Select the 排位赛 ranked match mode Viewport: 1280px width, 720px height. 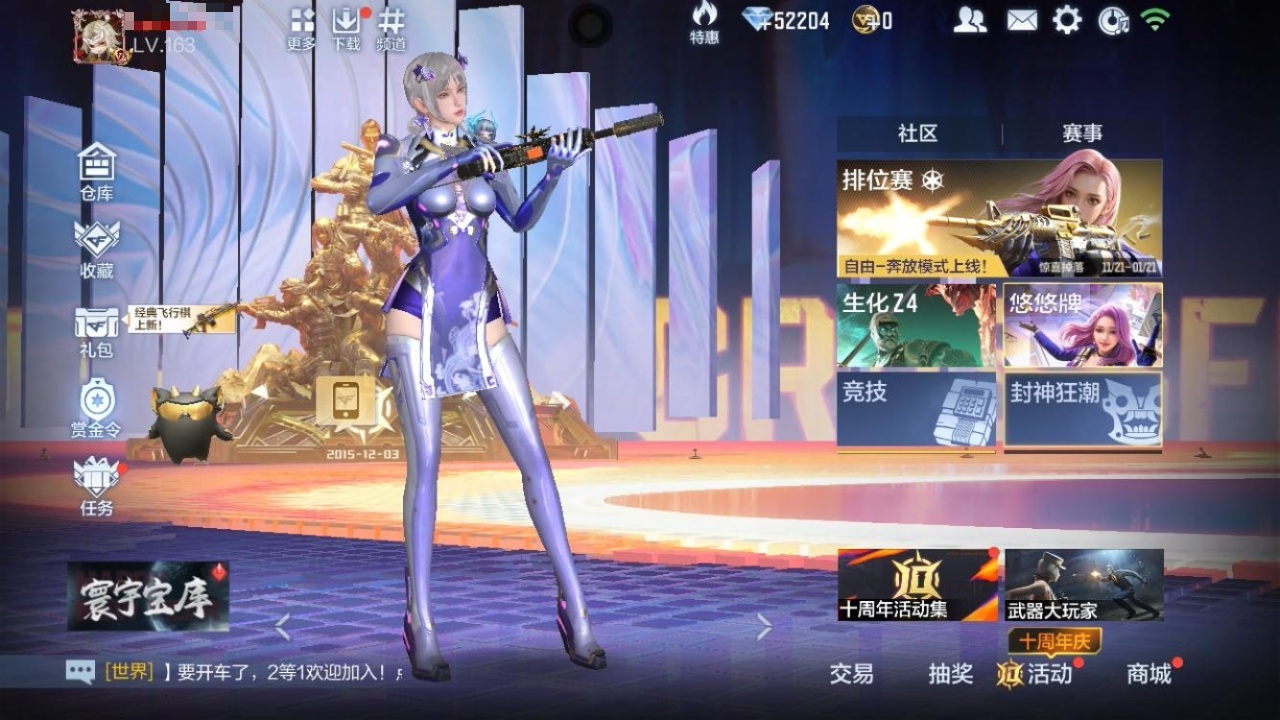(999, 218)
